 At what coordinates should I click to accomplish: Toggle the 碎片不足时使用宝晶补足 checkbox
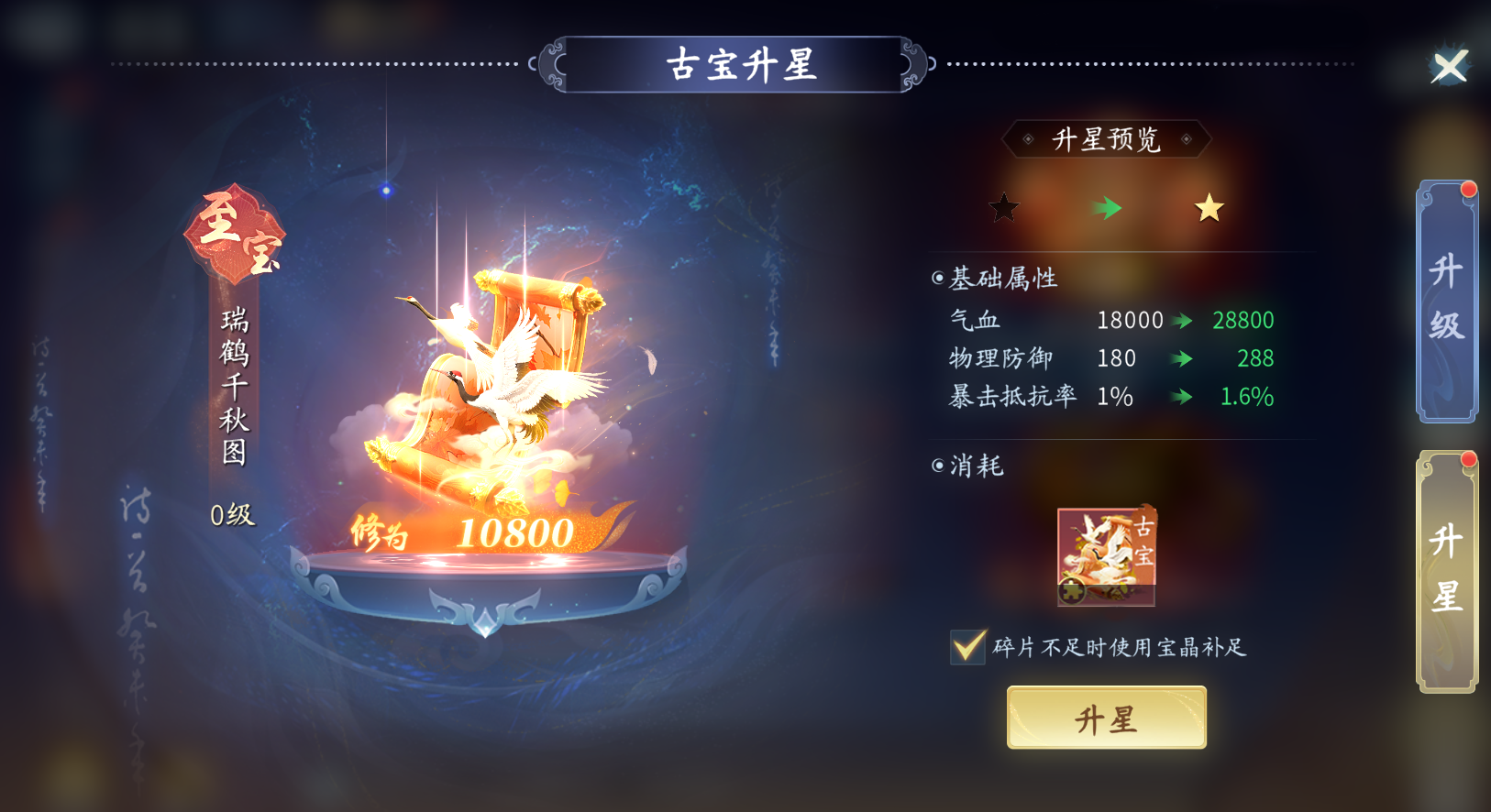[x=967, y=646]
